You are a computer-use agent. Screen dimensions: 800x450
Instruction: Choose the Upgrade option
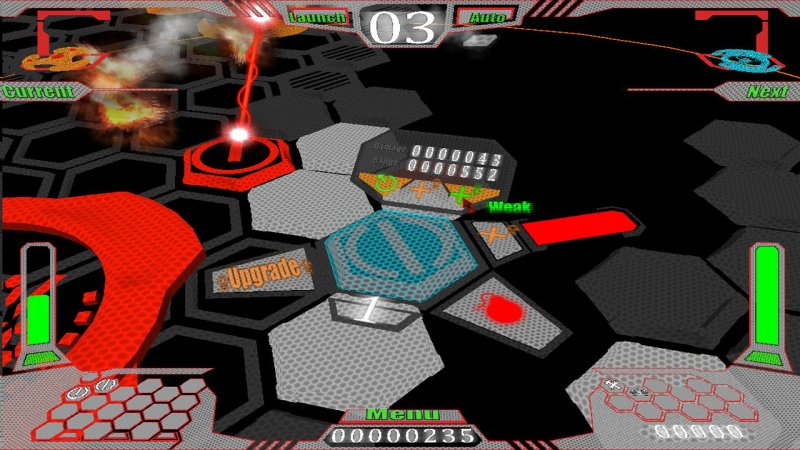[262, 273]
